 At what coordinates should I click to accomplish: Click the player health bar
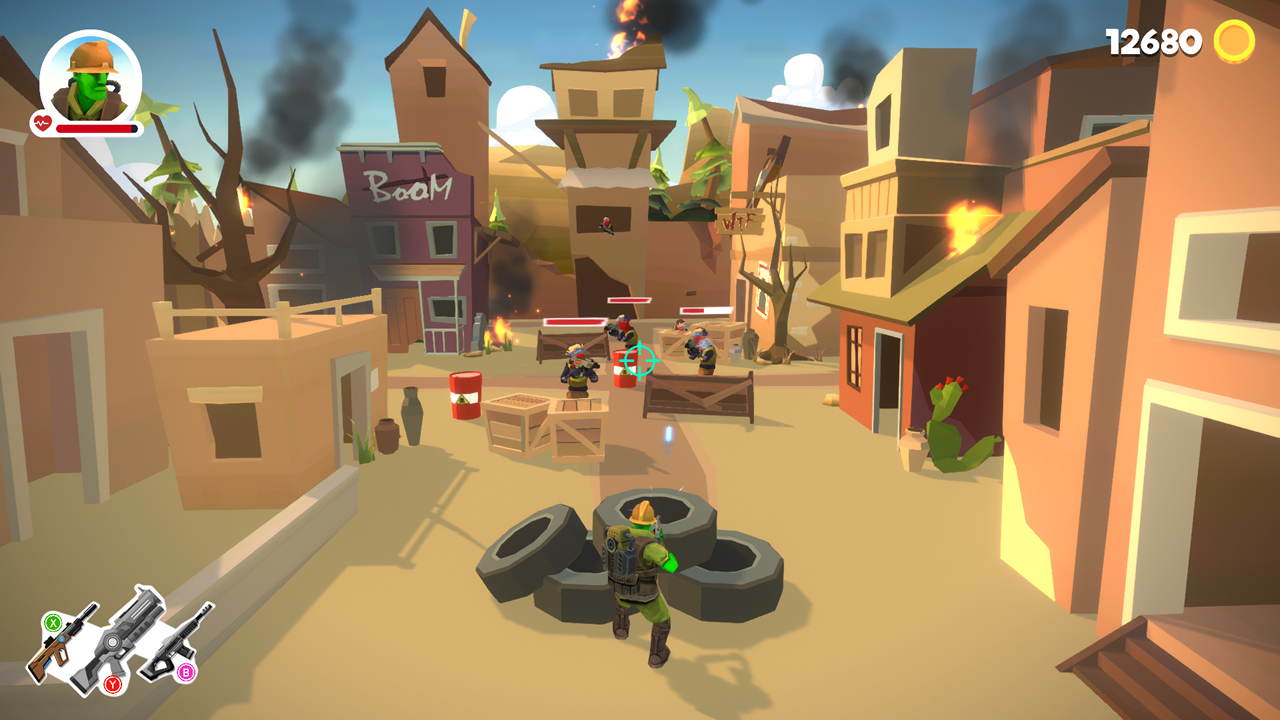[95, 129]
